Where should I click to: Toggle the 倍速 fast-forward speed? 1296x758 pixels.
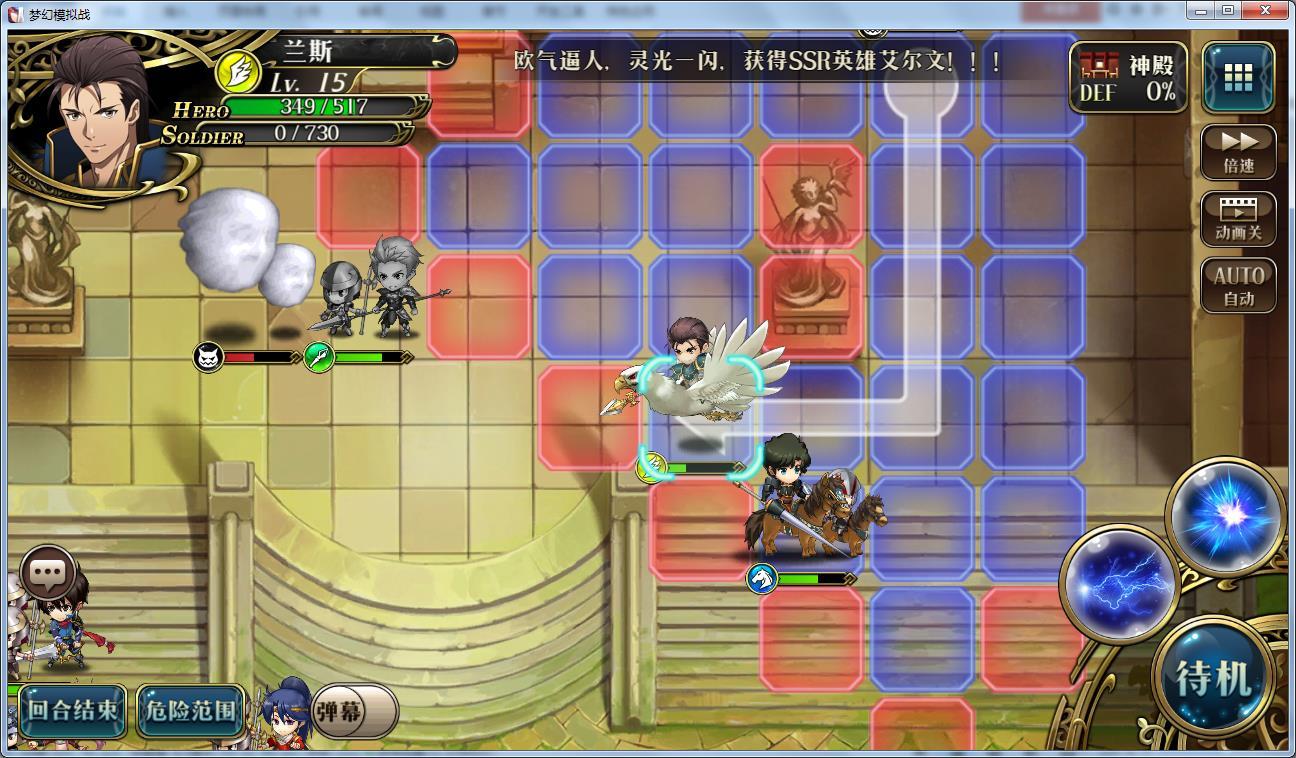[1238, 153]
